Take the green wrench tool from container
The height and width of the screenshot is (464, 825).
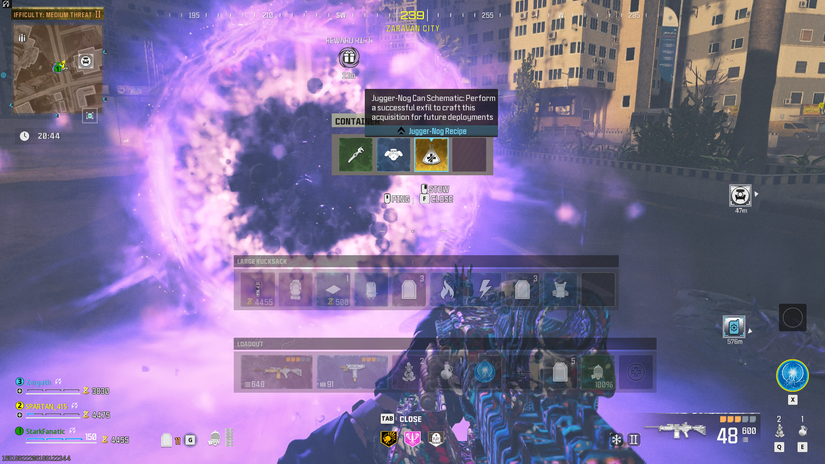pos(356,155)
